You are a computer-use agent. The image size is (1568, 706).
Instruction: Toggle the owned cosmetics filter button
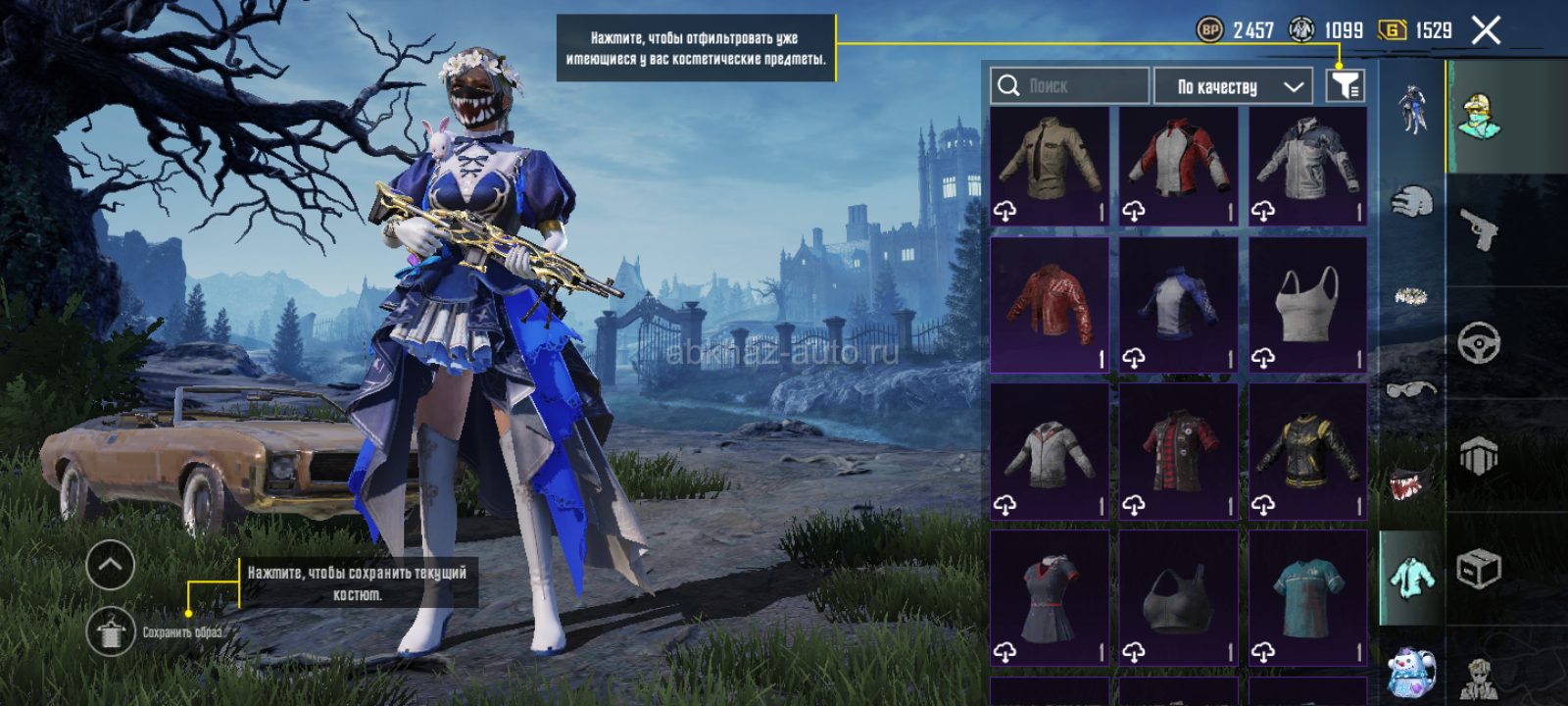coord(1345,86)
